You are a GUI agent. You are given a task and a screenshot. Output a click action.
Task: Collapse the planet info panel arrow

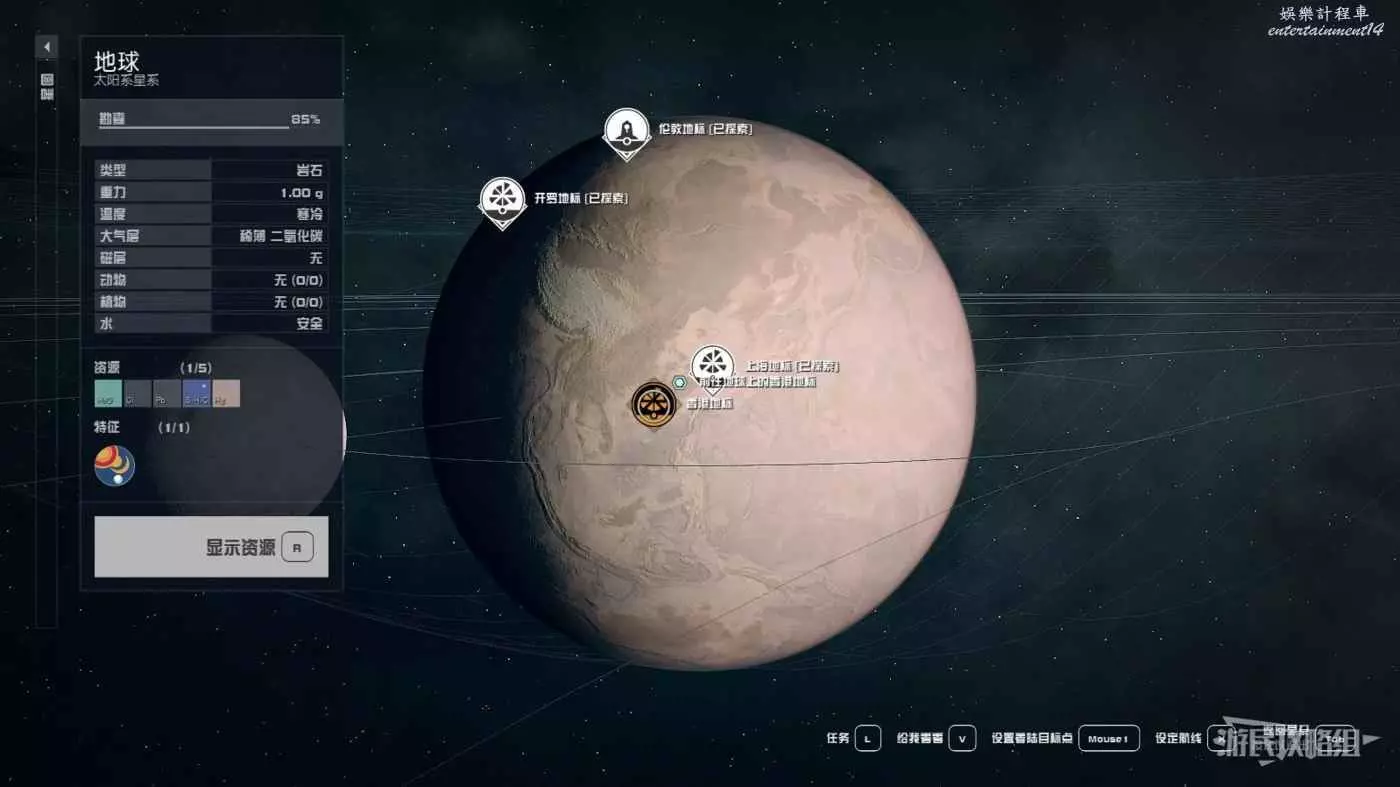(47, 47)
